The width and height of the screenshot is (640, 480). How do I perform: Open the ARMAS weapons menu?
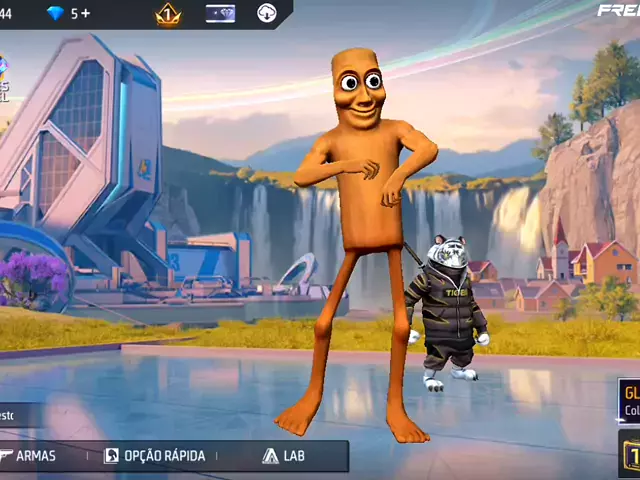[x=30, y=456]
